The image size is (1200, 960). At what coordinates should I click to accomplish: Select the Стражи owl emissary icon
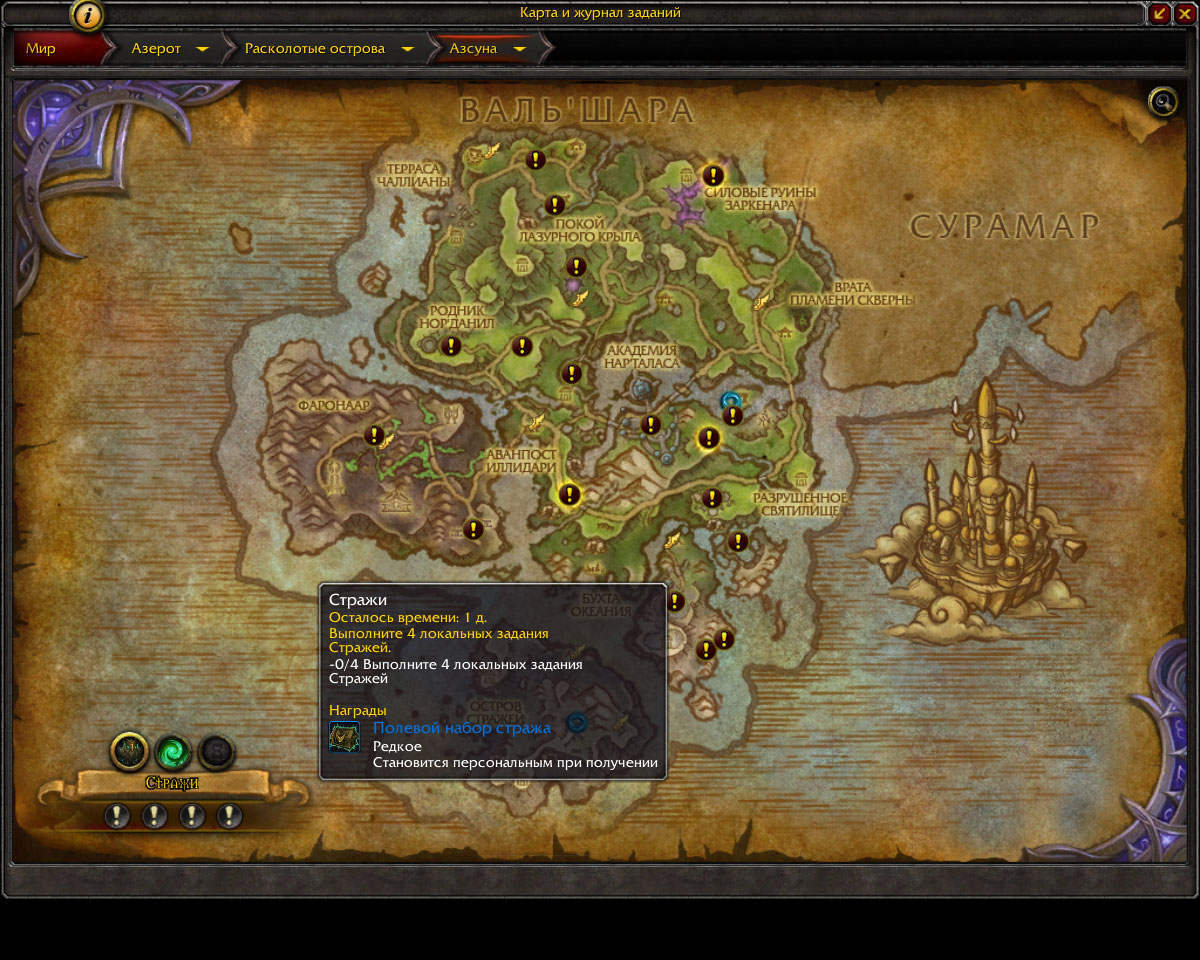pyautogui.click(x=130, y=750)
